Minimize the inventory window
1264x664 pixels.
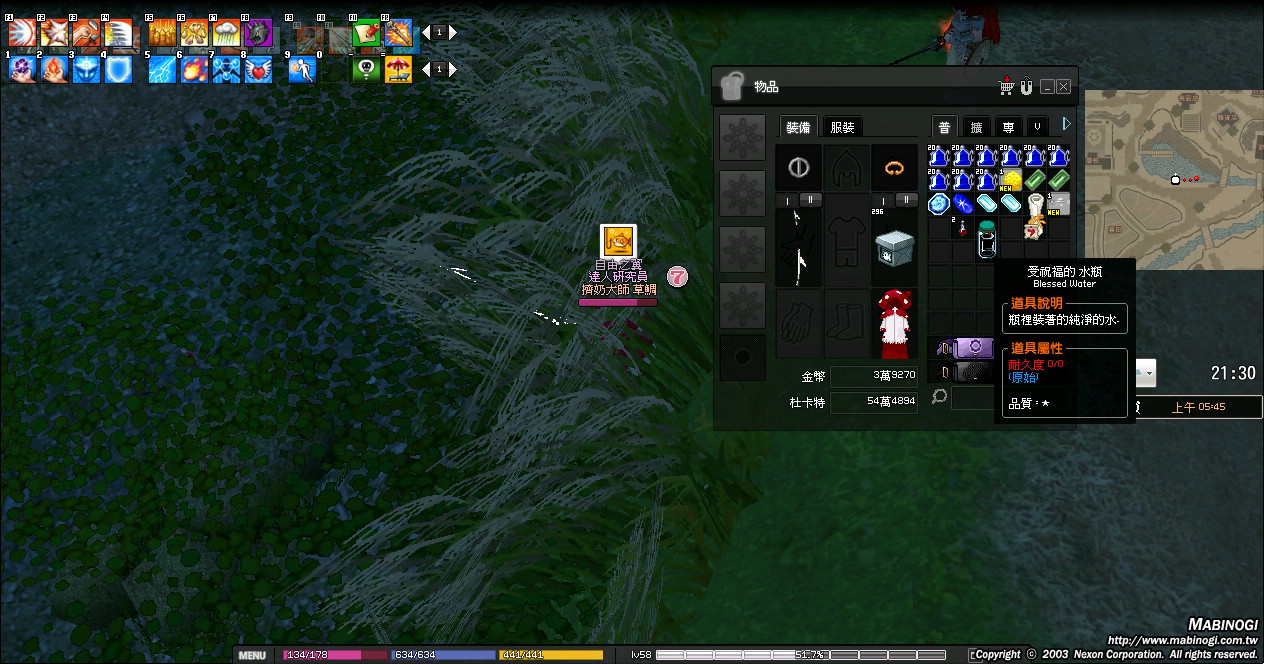tap(1047, 87)
